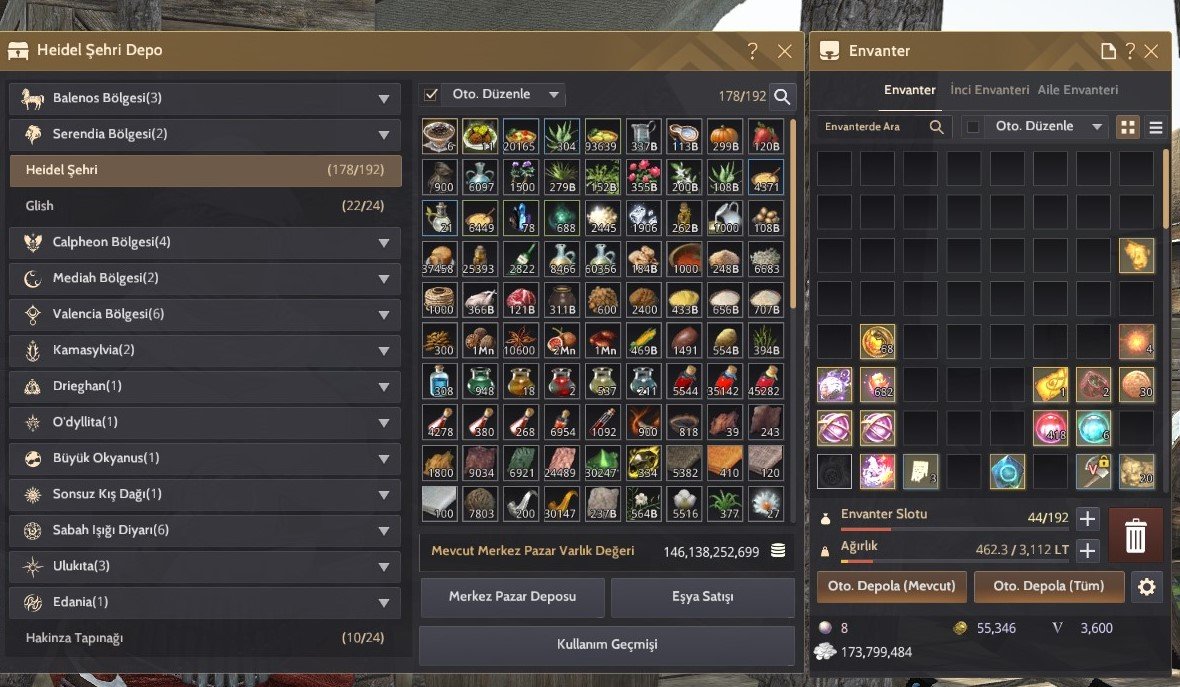Switch to Aile Envanteri tab
This screenshot has height=687, width=1180.
[1077, 90]
